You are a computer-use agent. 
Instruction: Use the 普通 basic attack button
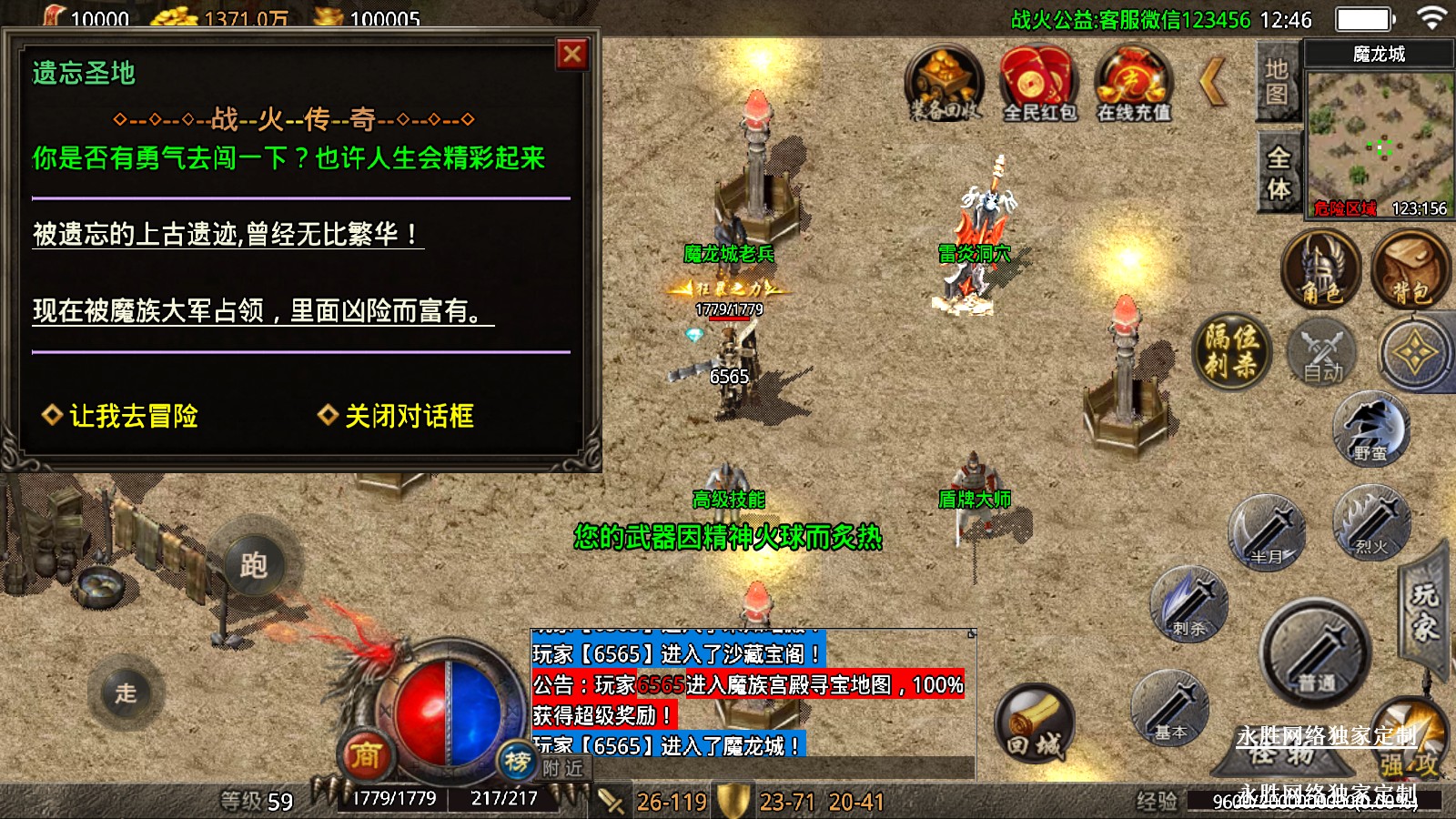pos(1315,653)
